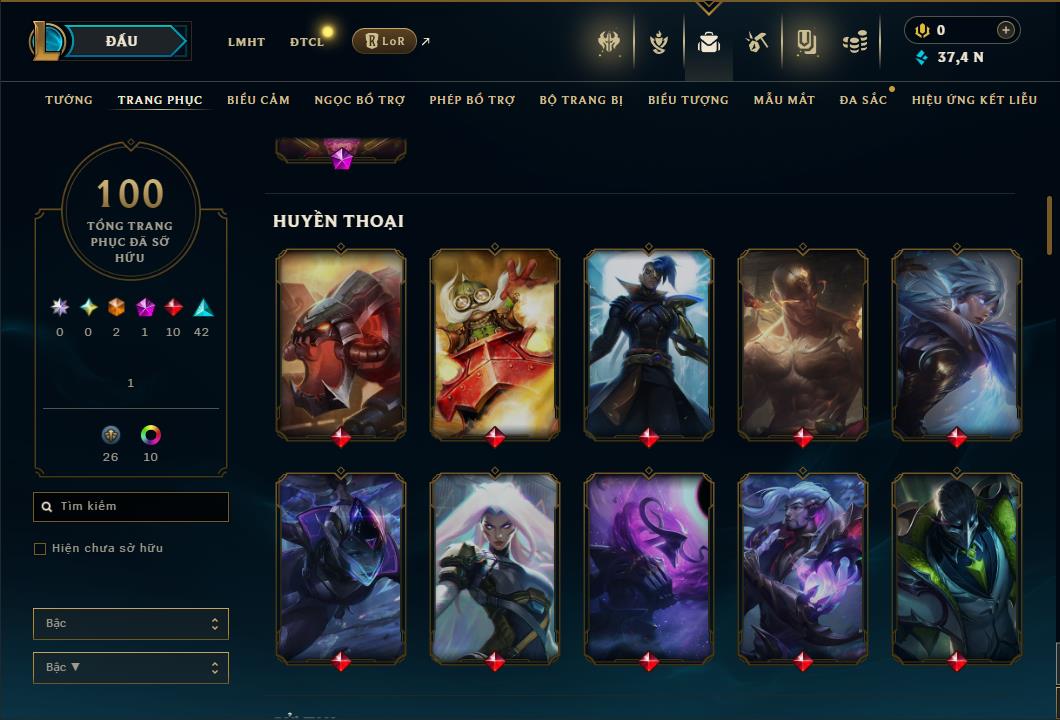
Task: Click the ĐẤU play button
Action: pyautogui.click(x=122, y=41)
